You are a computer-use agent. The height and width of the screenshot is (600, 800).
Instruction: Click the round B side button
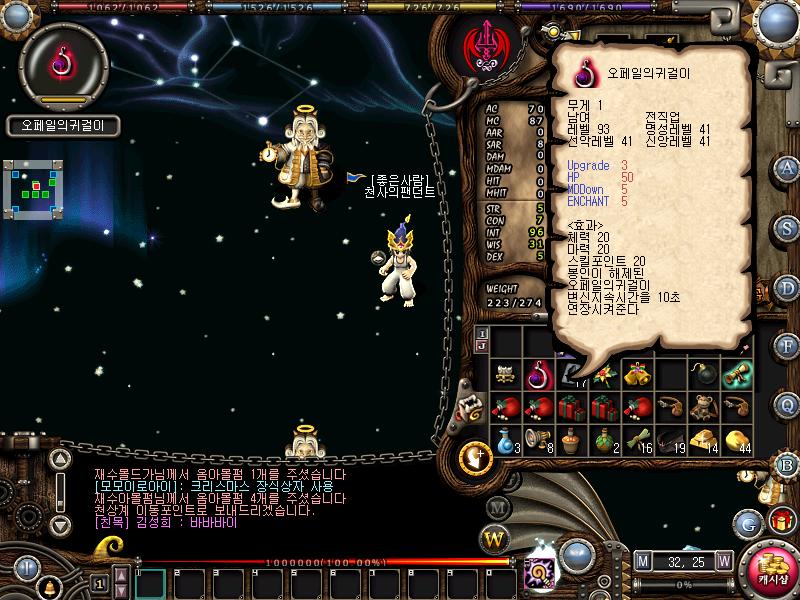[788, 464]
